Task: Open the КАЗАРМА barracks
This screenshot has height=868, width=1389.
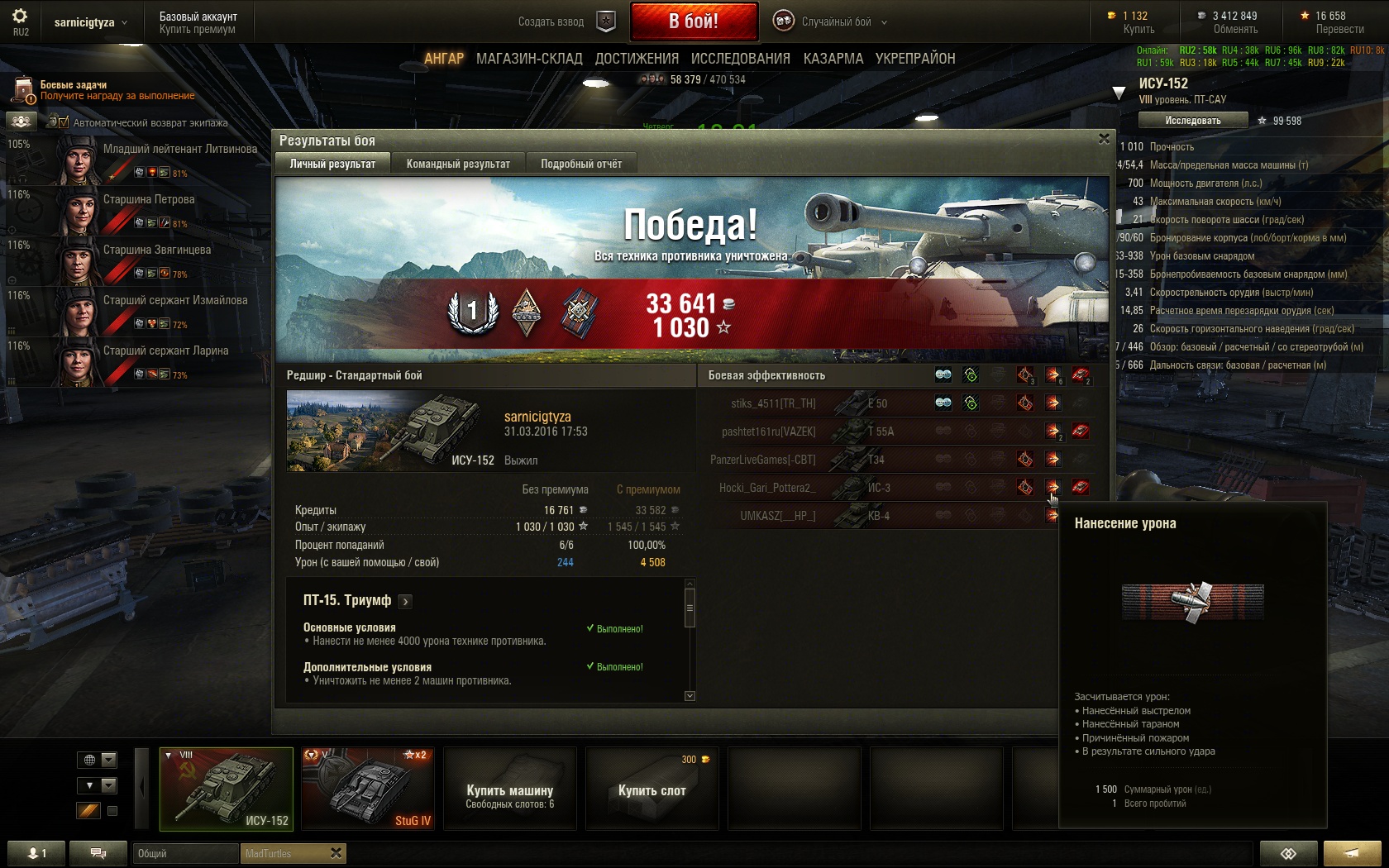Action: point(833,59)
